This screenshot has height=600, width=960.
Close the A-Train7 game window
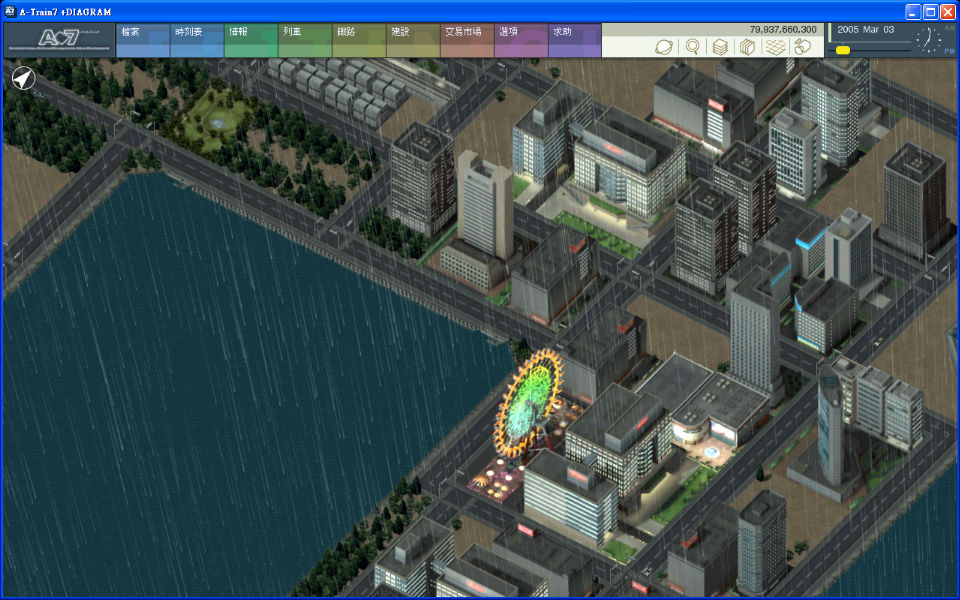coord(947,12)
